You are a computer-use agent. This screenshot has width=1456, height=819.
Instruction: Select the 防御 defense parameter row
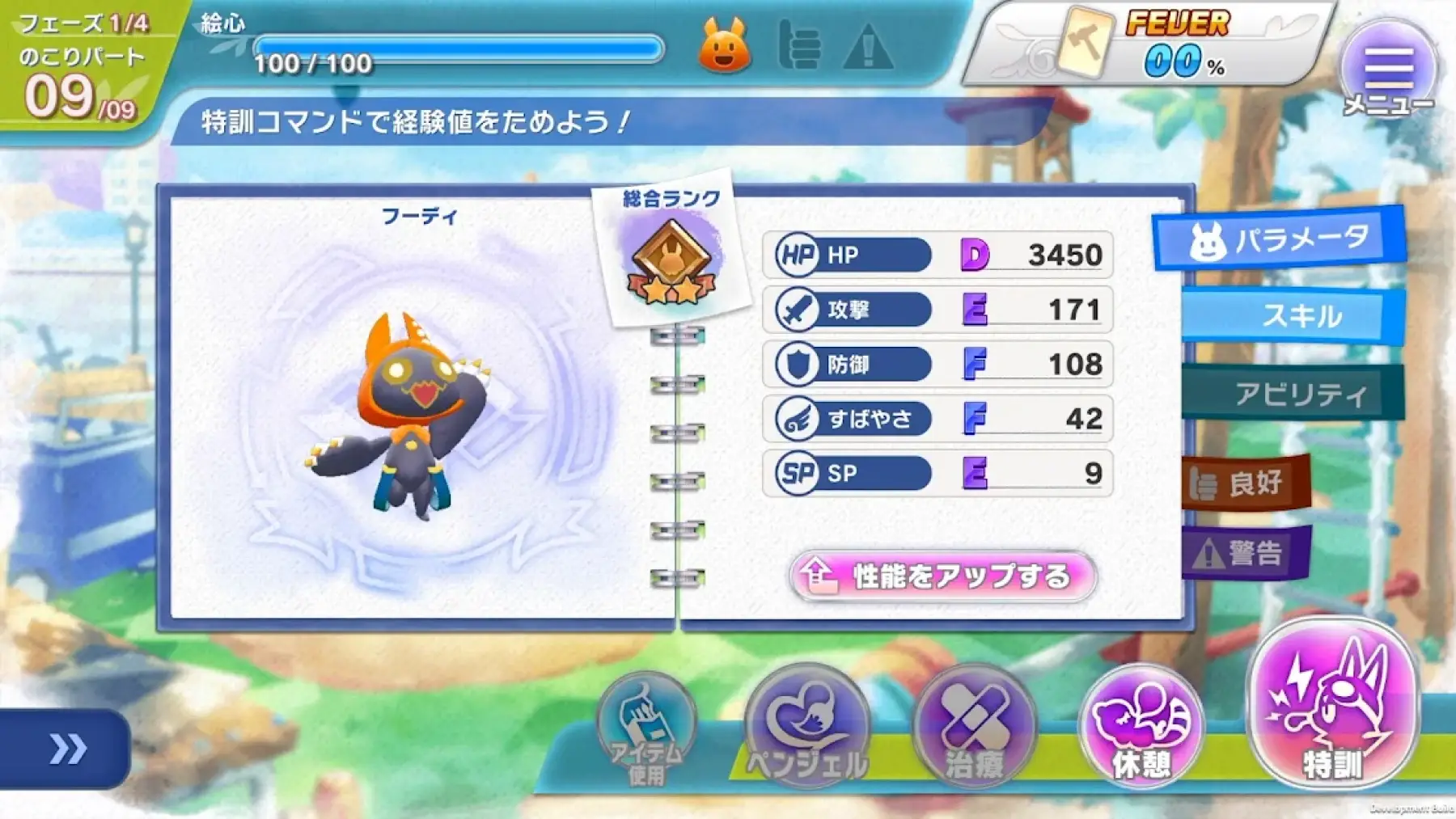click(938, 364)
